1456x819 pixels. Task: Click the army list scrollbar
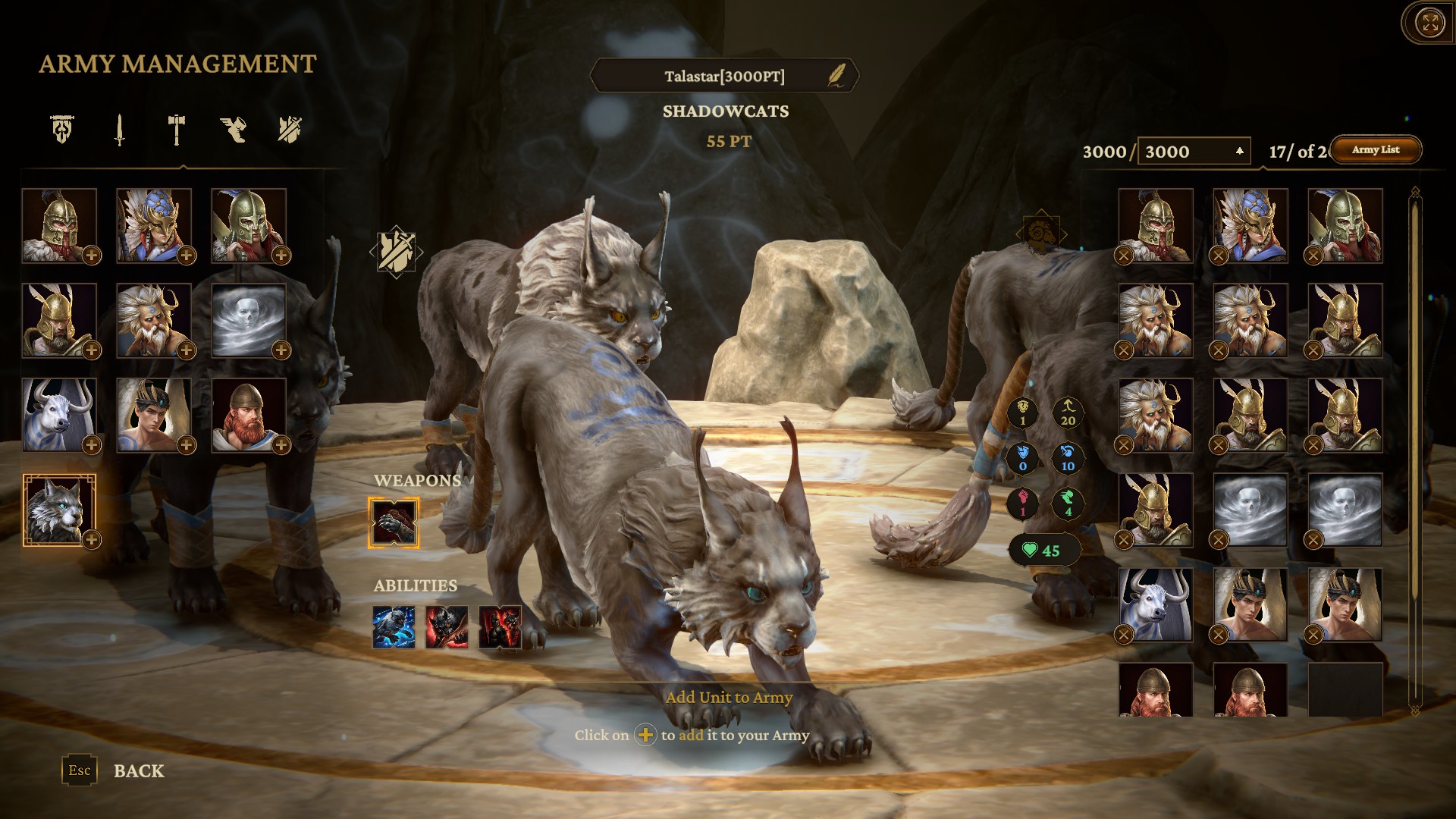pyautogui.click(x=1414, y=447)
